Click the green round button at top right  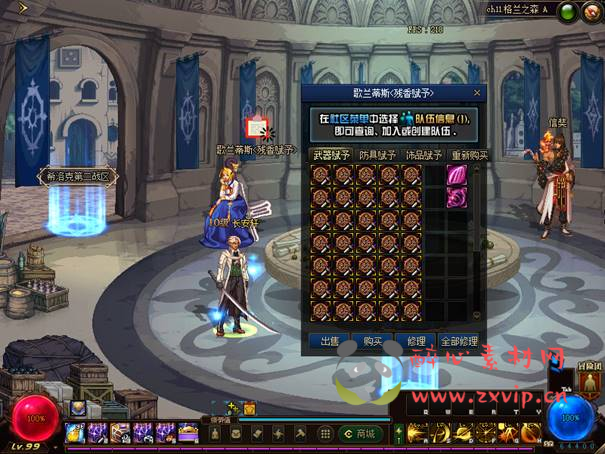[567, 13]
